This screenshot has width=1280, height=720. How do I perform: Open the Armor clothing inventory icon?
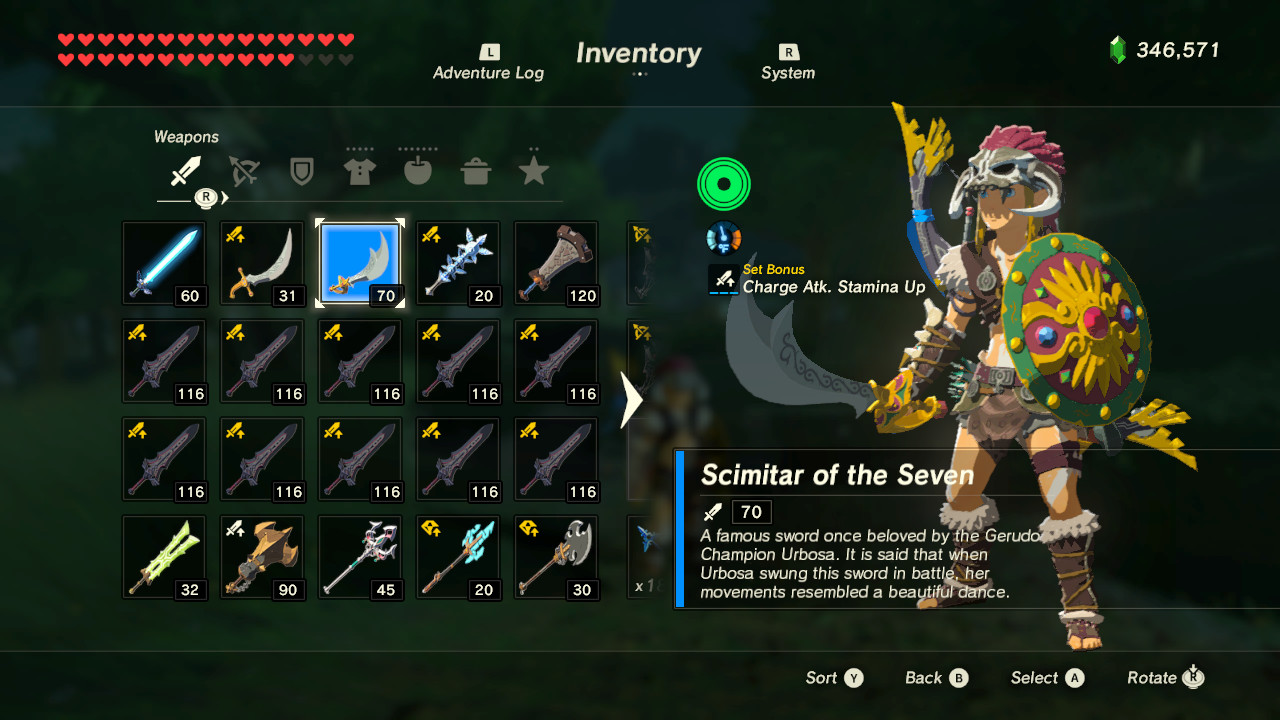coord(359,170)
